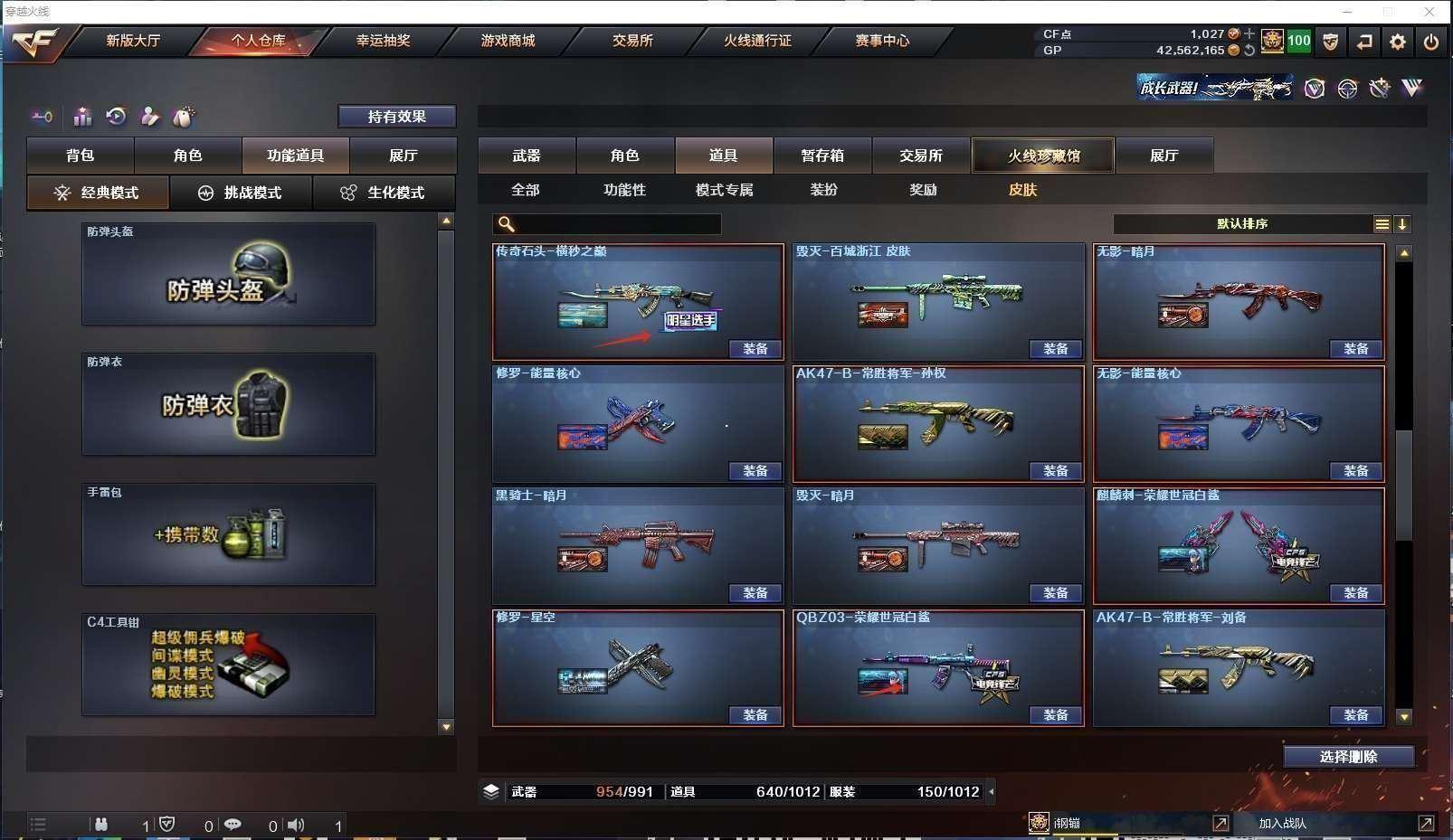The height and width of the screenshot is (840, 1453).
Task: Close the game window
Action: [1429, 12]
